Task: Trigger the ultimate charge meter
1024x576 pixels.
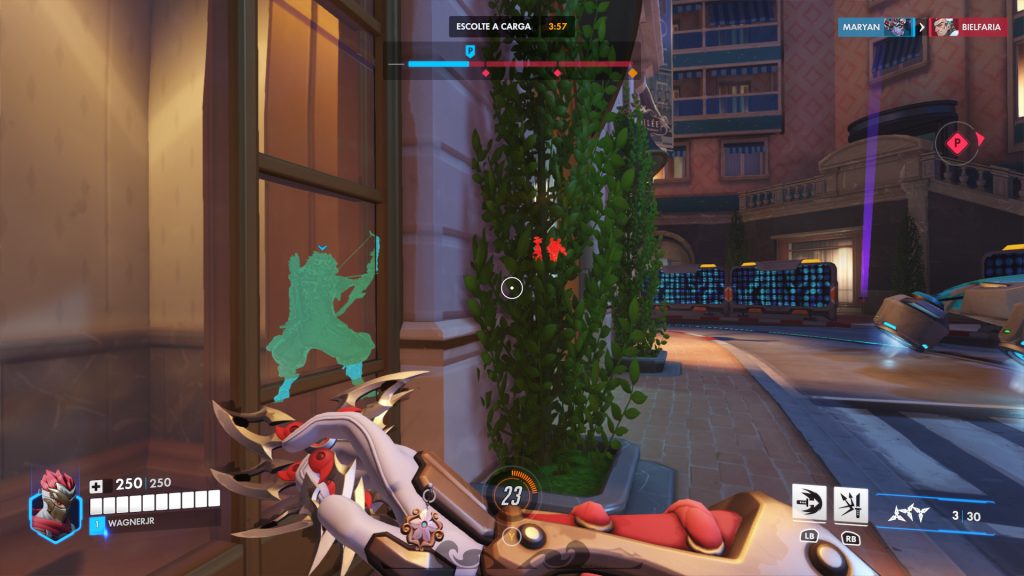Action: pyautogui.click(x=512, y=494)
